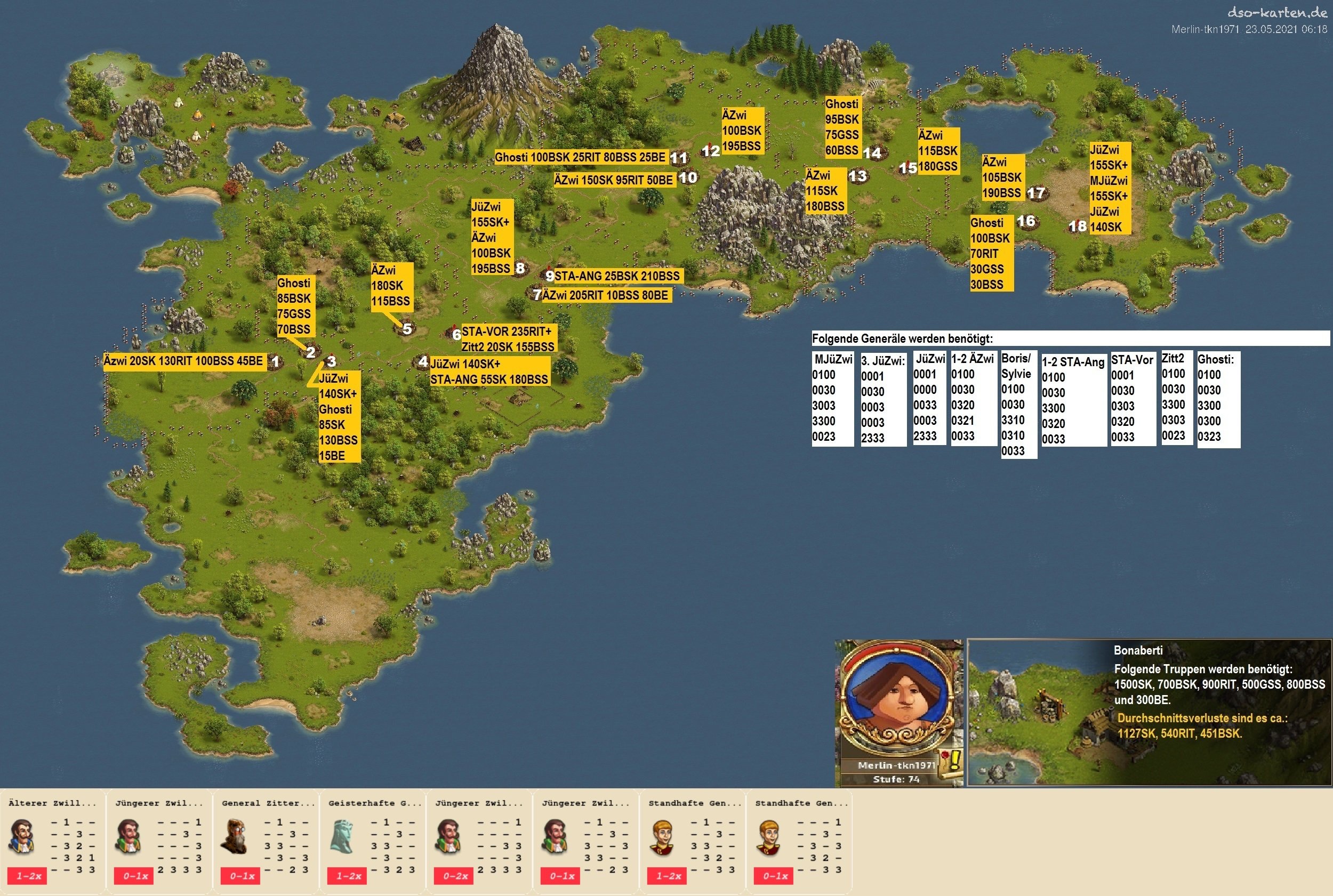Select camp marker number 1

276,361
